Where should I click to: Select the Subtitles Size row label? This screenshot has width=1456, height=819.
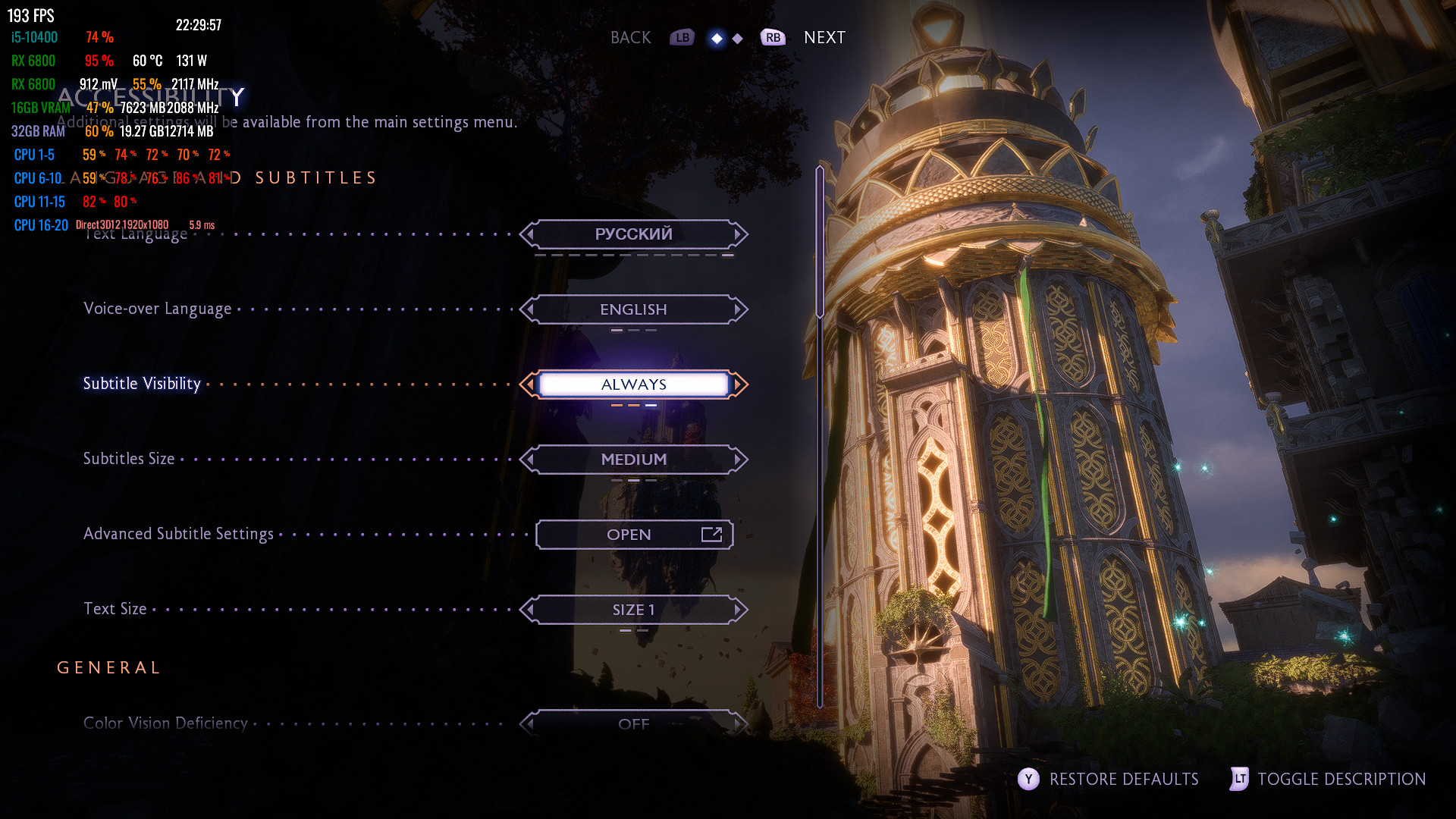(x=129, y=459)
